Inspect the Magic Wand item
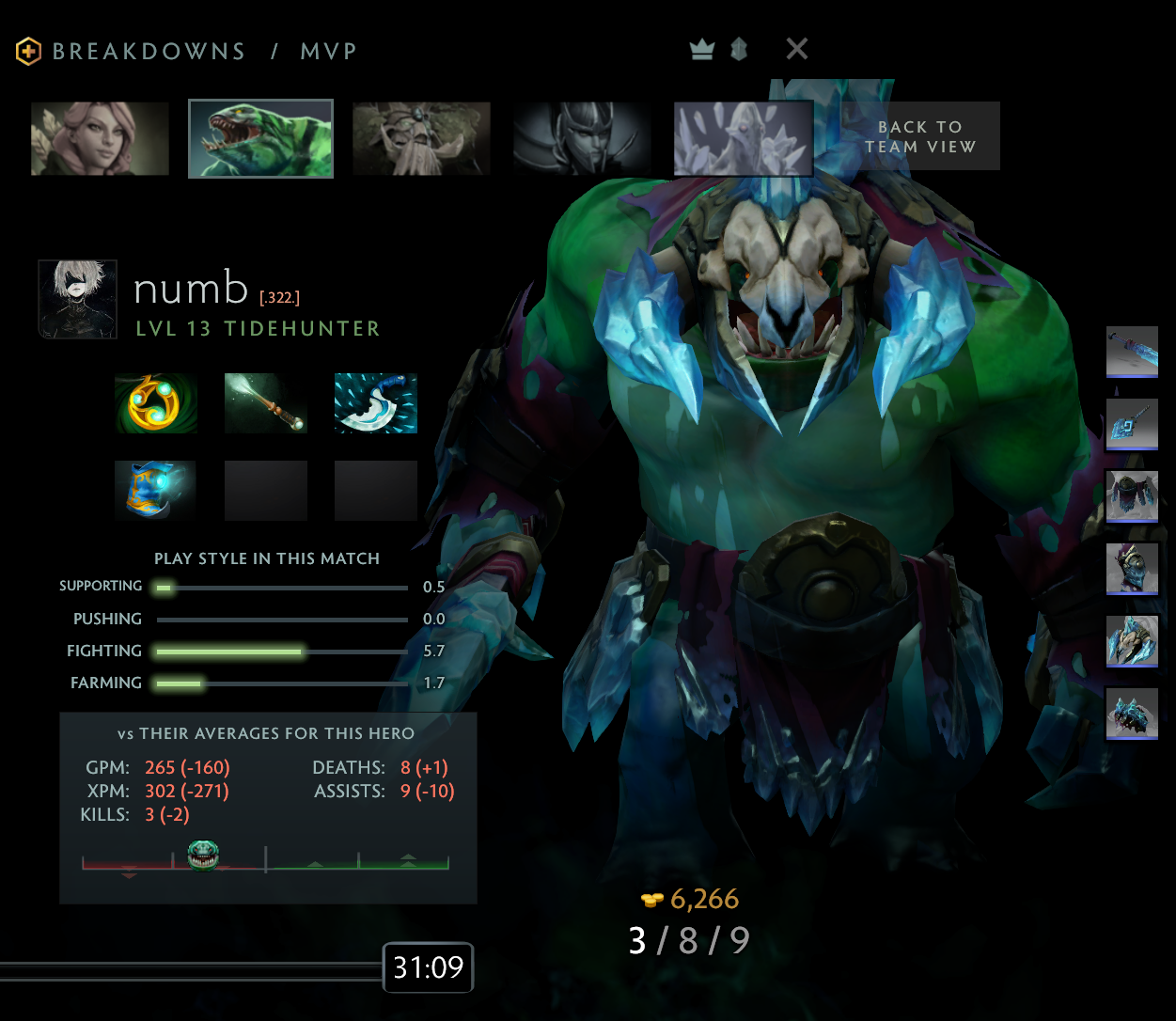 pos(266,403)
